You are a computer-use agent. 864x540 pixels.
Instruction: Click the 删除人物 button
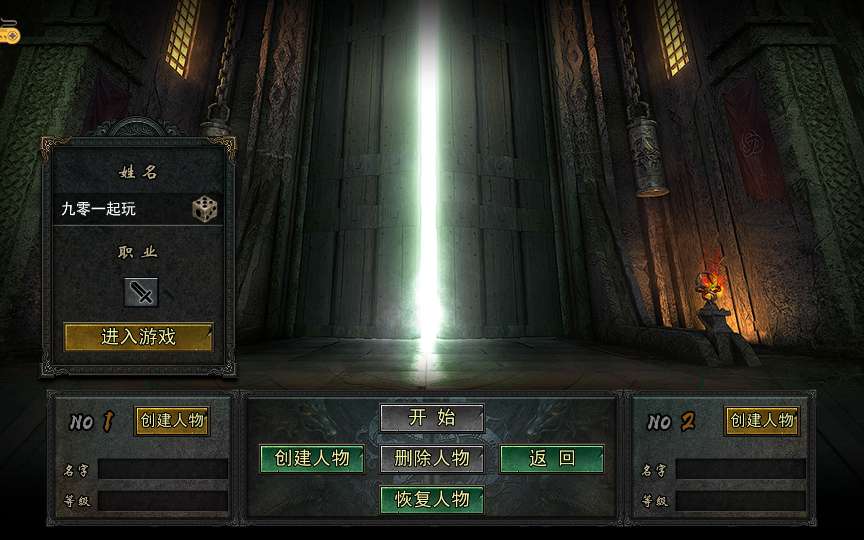click(x=432, y=458)
